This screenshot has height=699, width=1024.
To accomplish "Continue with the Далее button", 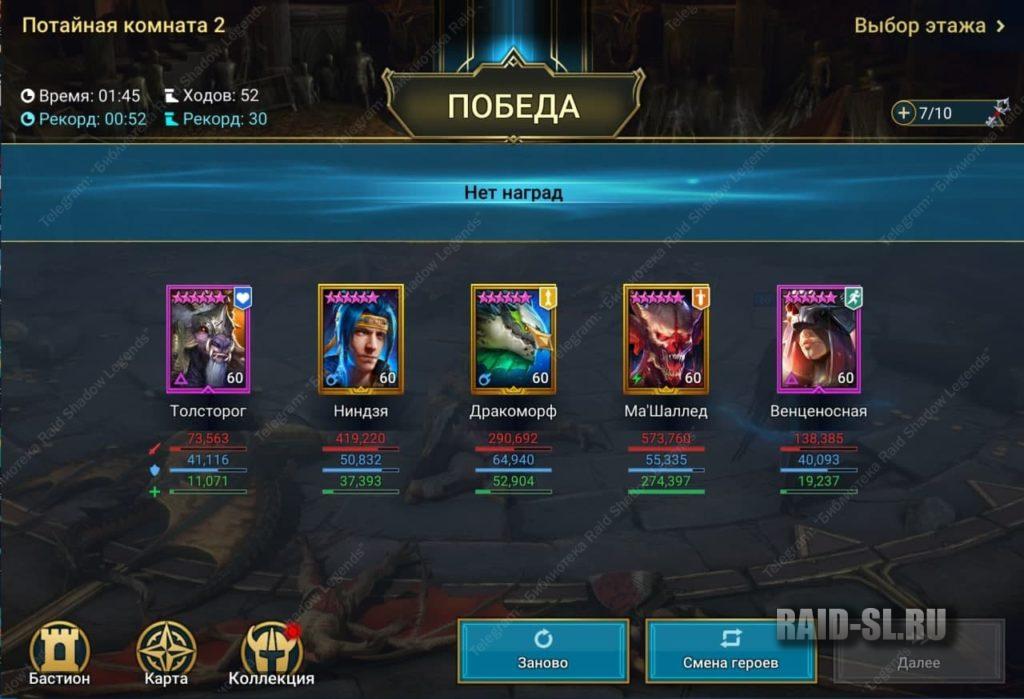I will coord(918,651).
